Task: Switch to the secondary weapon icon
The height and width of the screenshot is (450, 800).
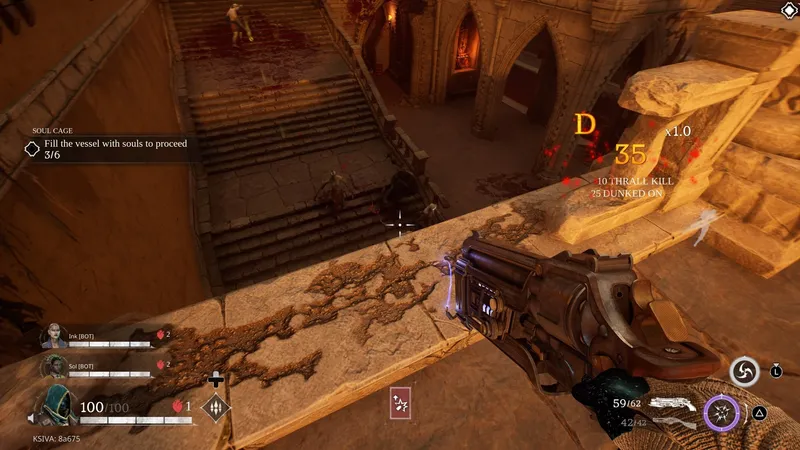Action: (672, 424)
